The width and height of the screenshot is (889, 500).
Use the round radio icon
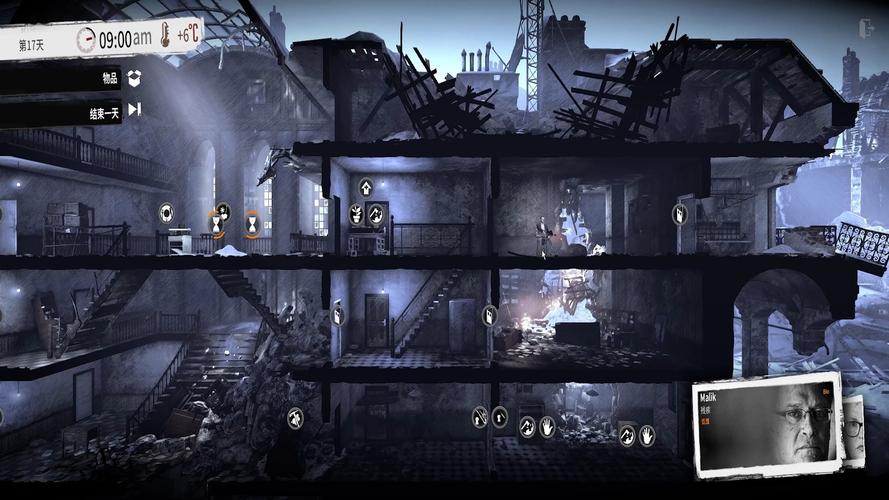[166, 213]
